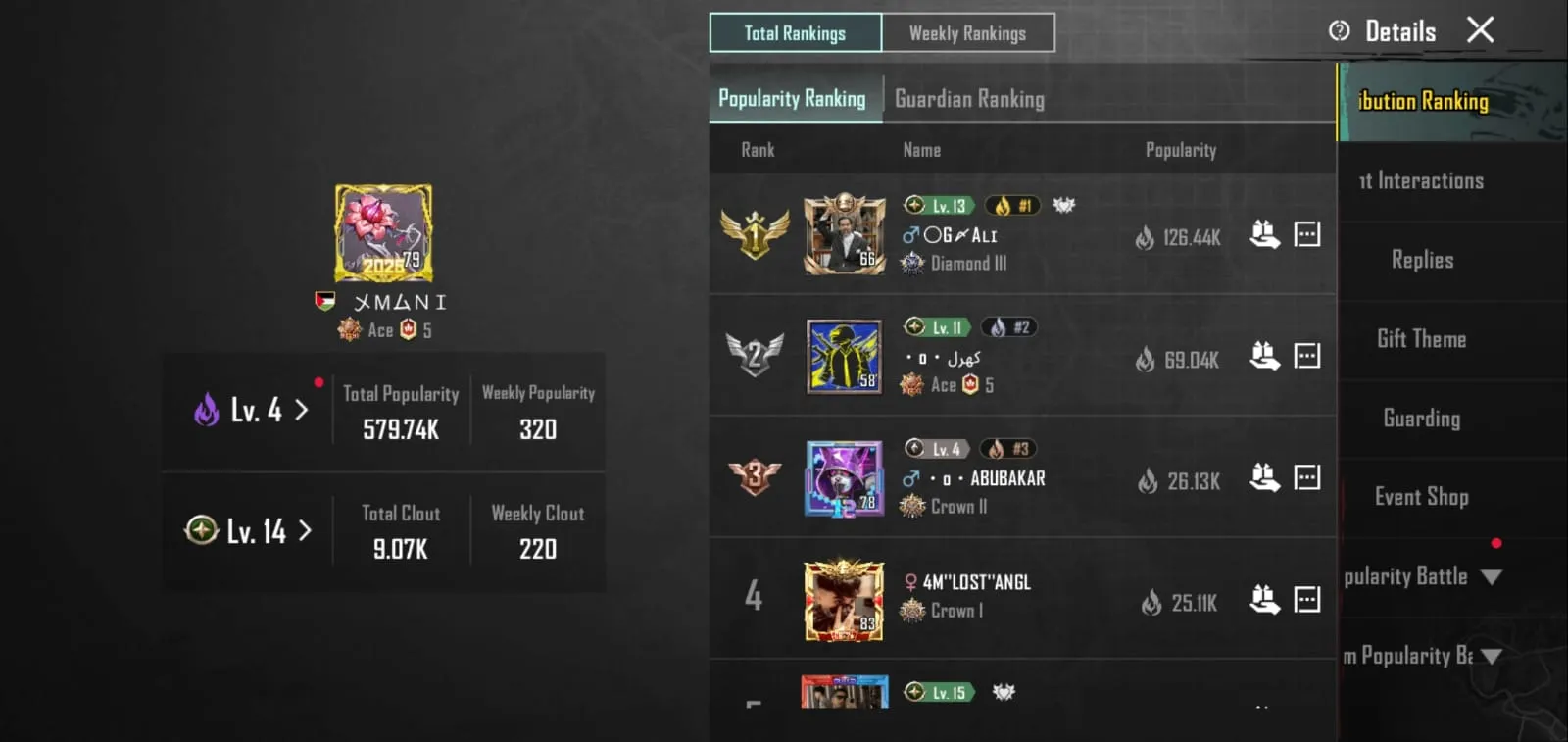The width and height of the screenshot is (1568, 742).
Task: Switch to the Weekly Rankings tab
Action: [x=968, y=32]
